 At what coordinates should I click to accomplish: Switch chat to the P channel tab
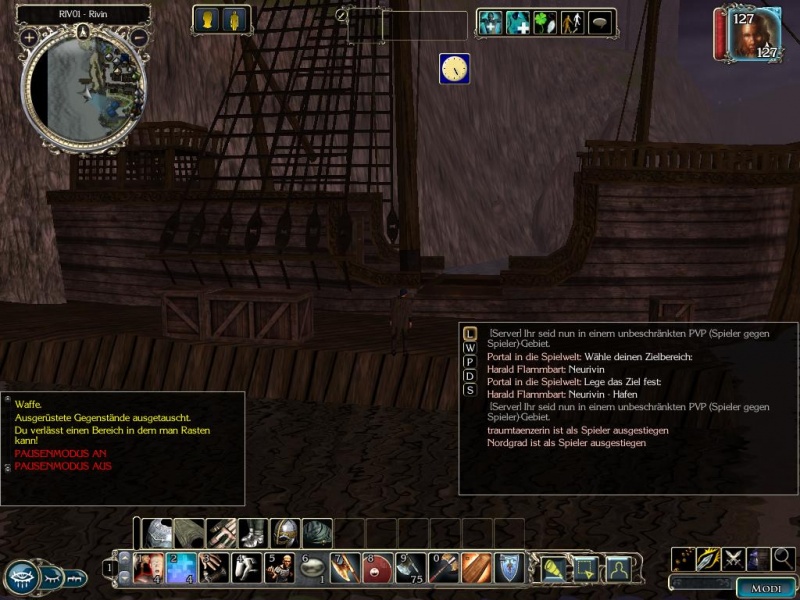(469, 362)
